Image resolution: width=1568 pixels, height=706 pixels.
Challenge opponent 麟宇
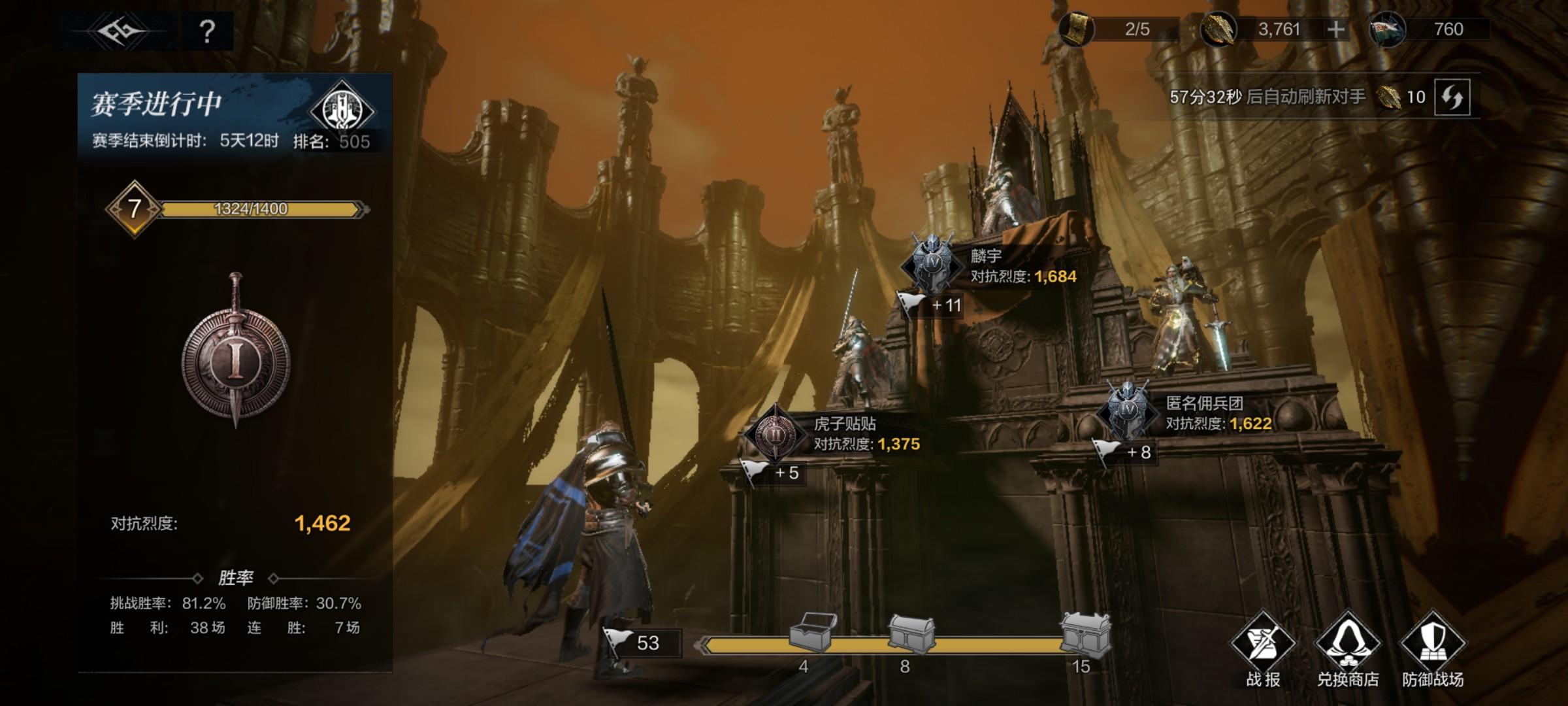point(932,265)
